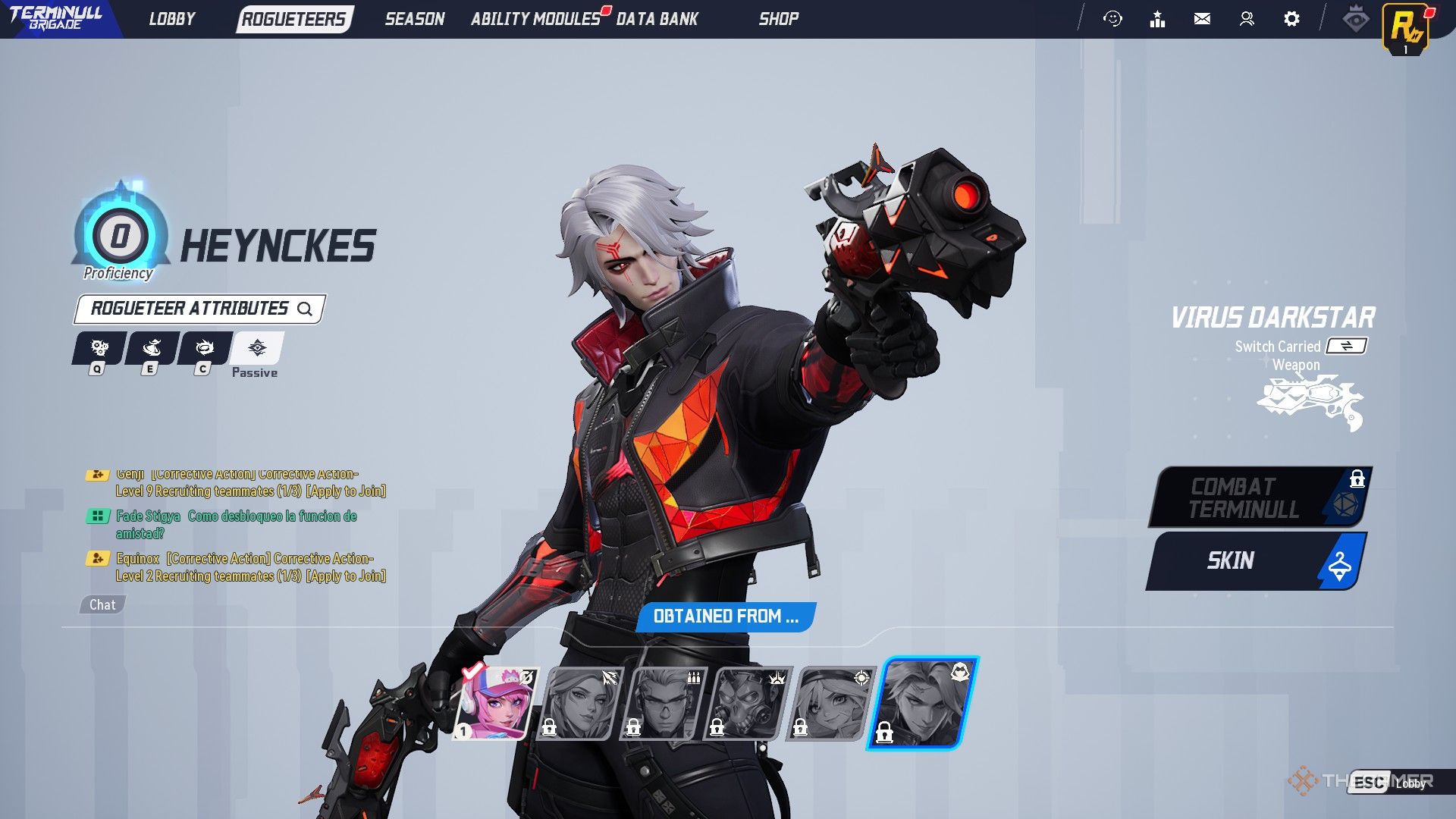Check the mail envelope icon
Image resolution: width=1456 pixels, height=819 pixels.
[1202, 19]
